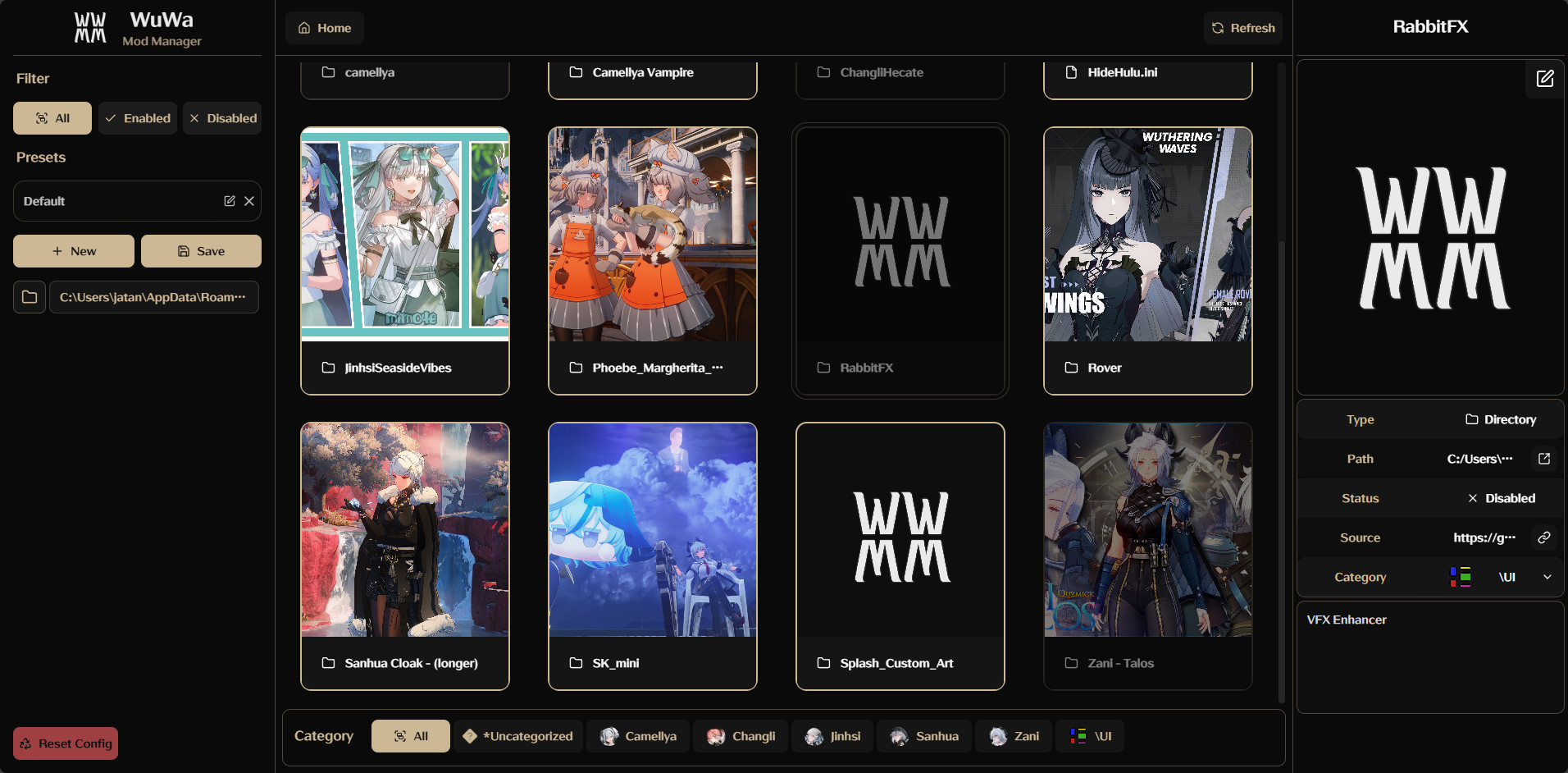Click the Reset Config button
Viewport: 1568px width, 773px height.
pyautogui.click(x=65, y=743)
